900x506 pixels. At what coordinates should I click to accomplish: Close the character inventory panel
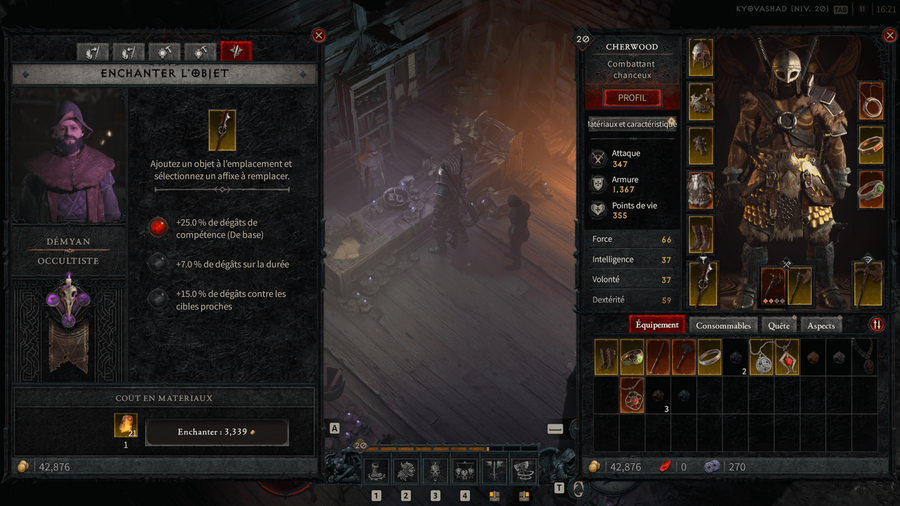click(x=889, y=35)
